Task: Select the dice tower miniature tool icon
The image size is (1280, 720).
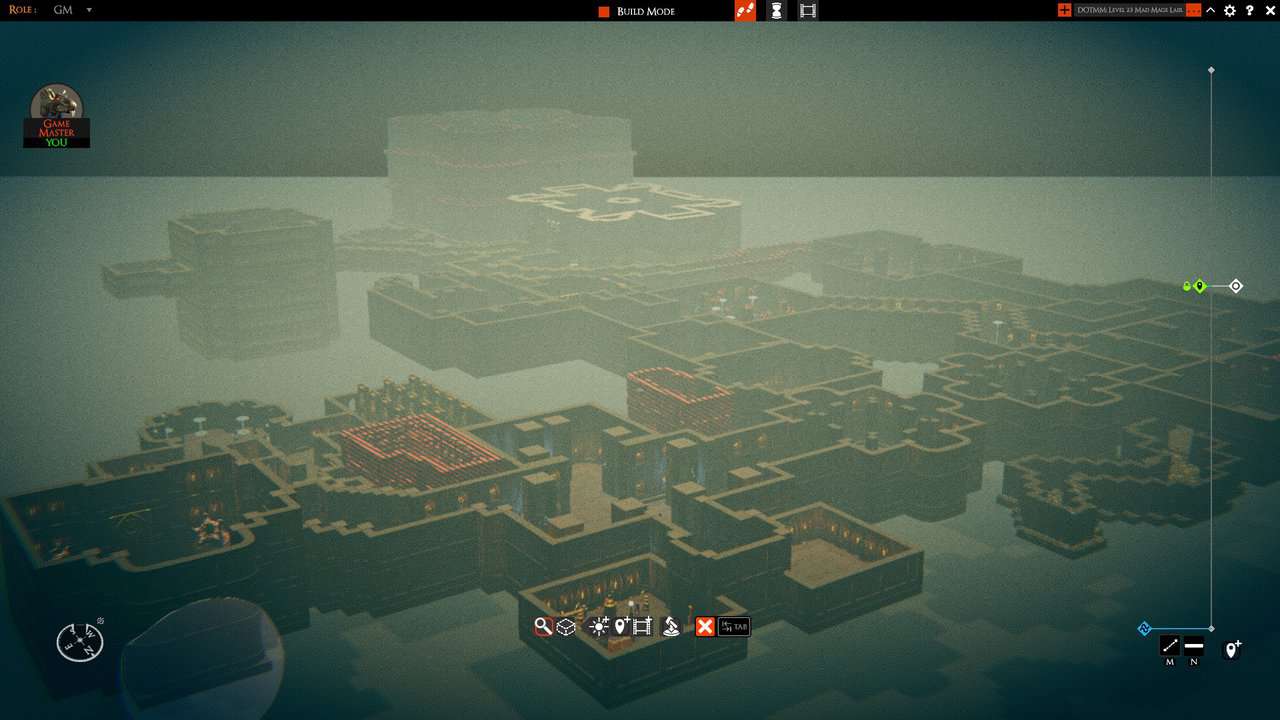Action: point(672,627)
